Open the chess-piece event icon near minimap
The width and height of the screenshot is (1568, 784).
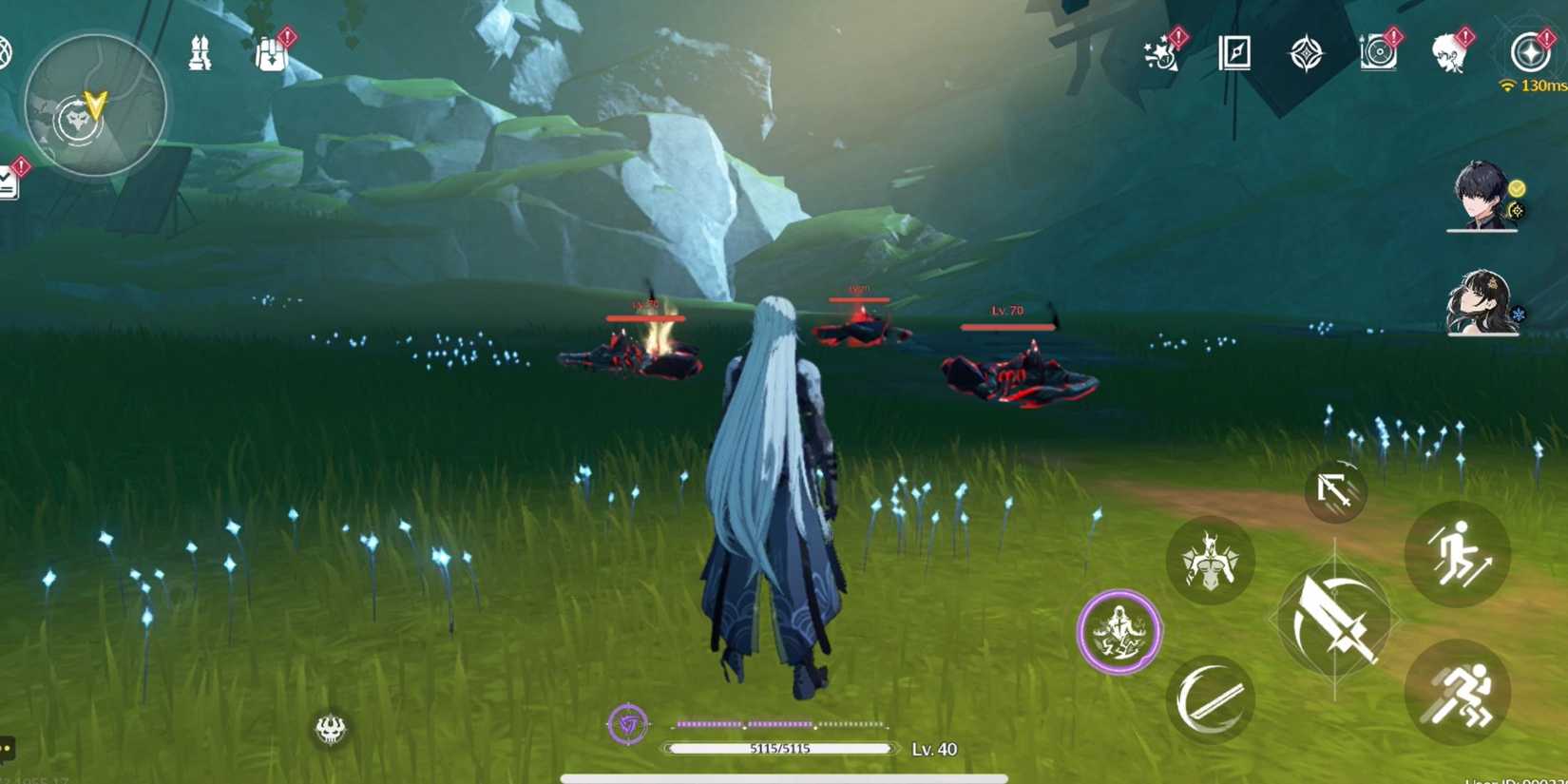pyautogui.click(x=200, y=54)
